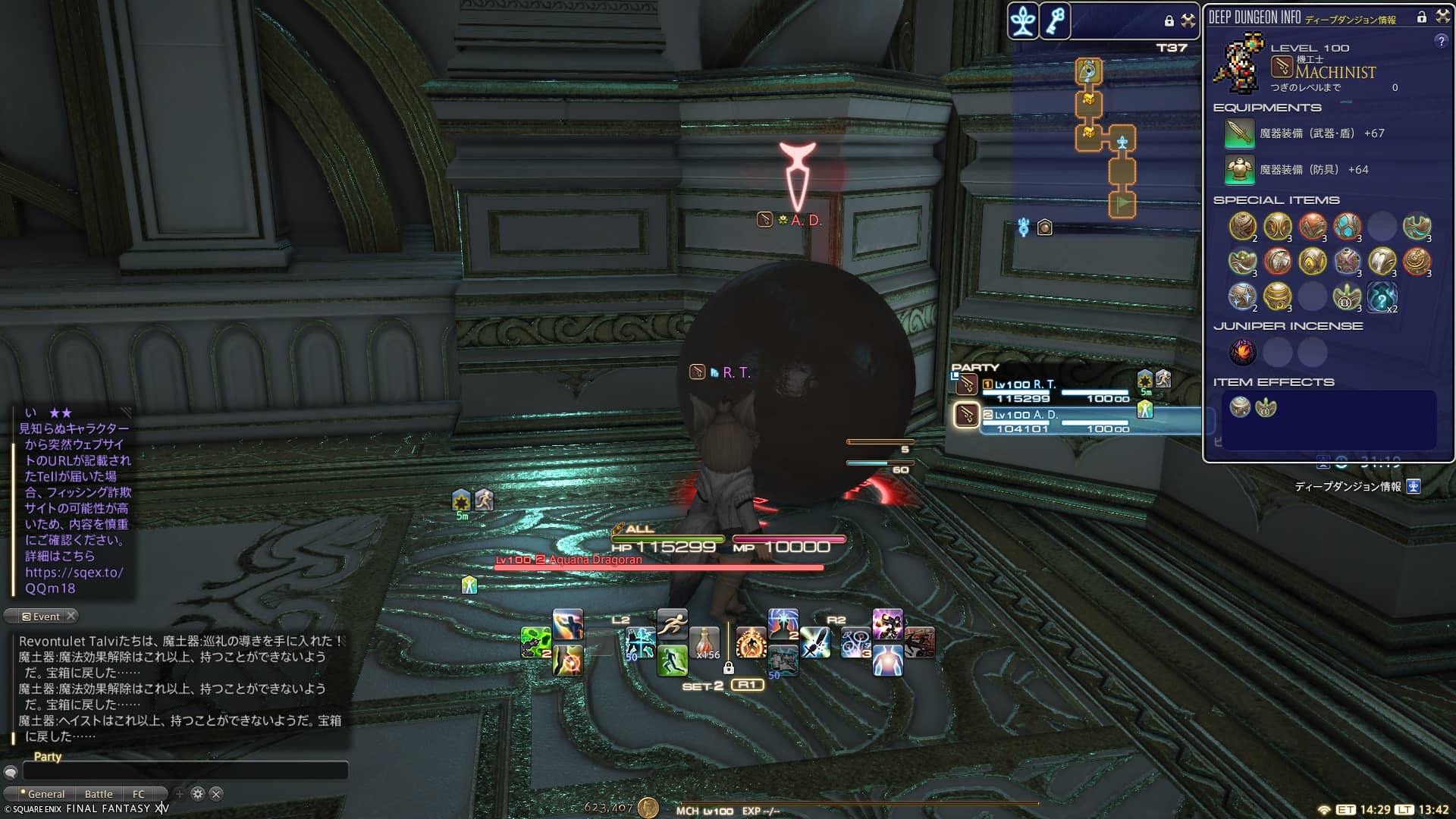Select the weapon equipment sword icon
The height and width of the screenshot is (819, 1456).
tap(1239, 133)
